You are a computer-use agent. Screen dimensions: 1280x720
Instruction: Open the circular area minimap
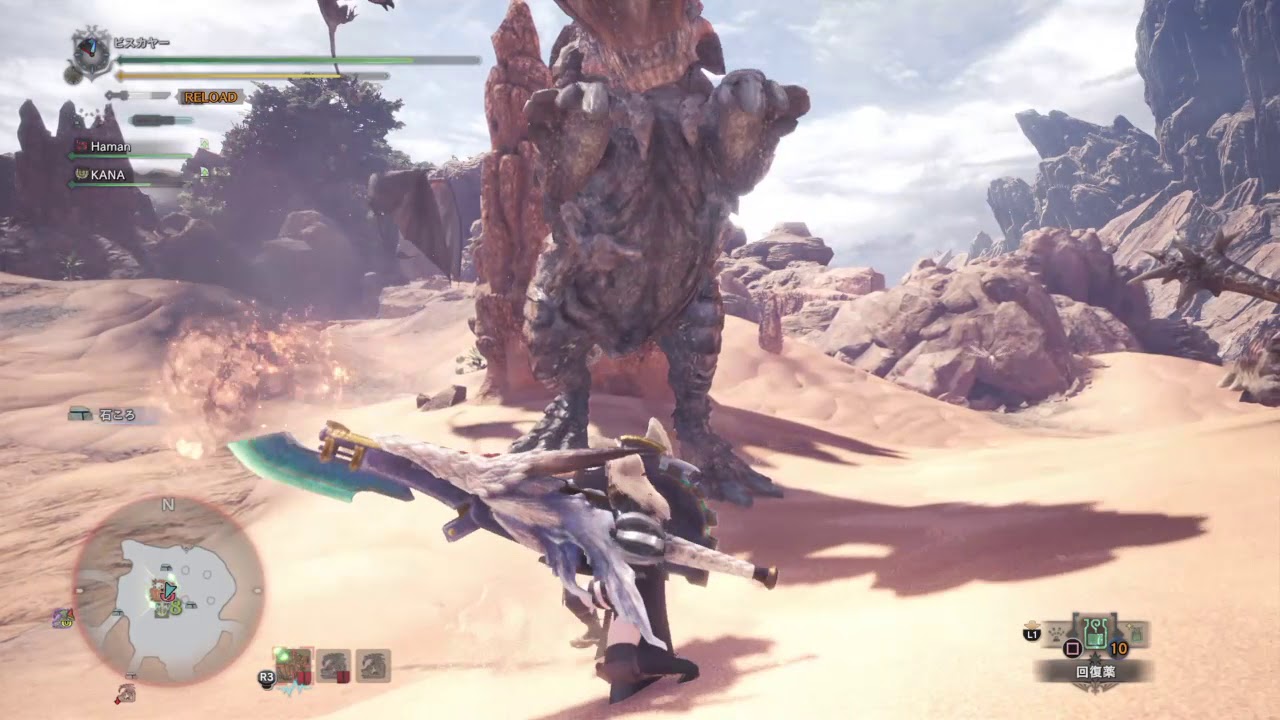pyautogui.click(x=168, y=589)
